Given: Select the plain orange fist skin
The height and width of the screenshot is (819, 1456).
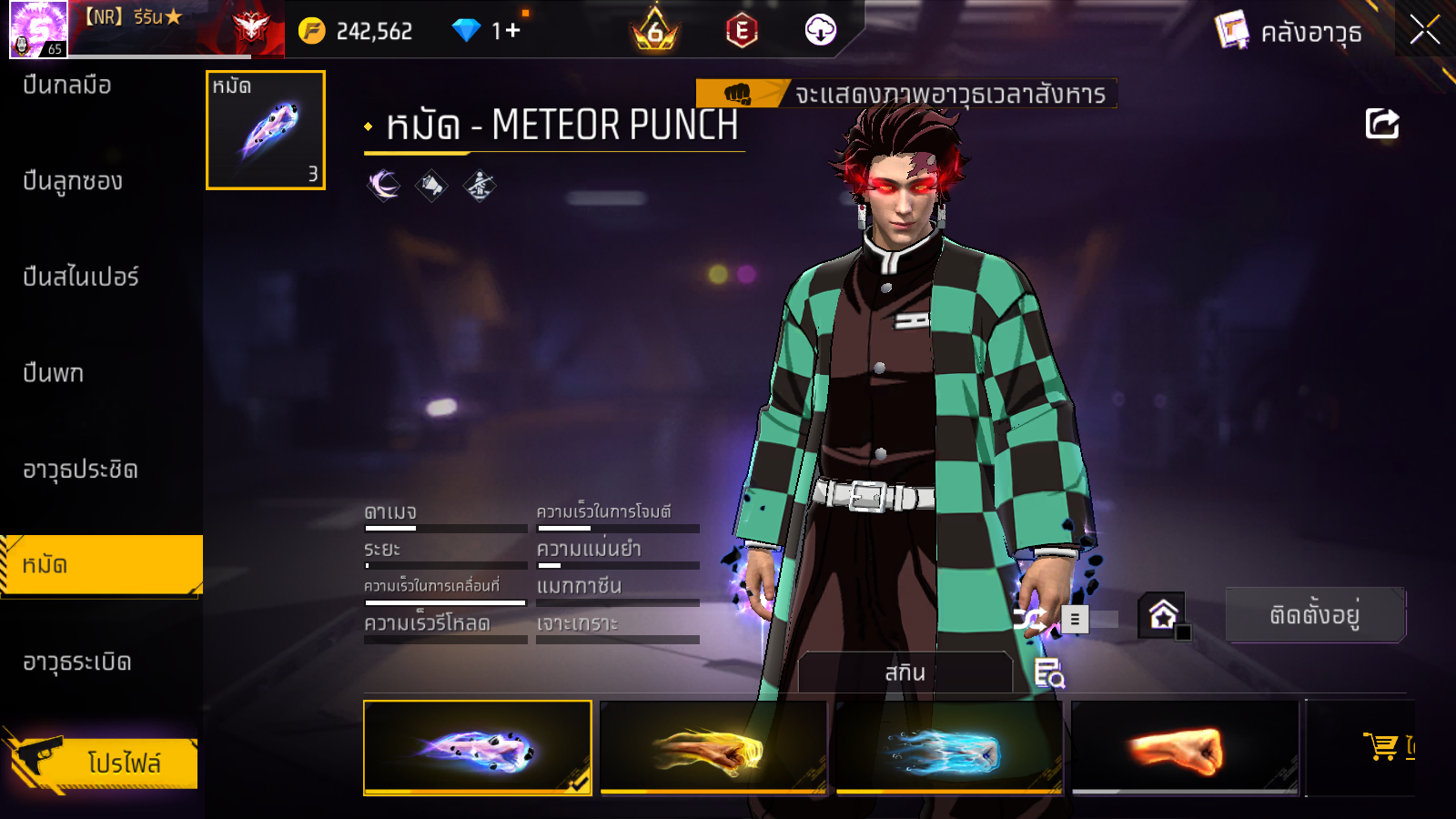Looking at the screenshot, I should [1185, 748].
